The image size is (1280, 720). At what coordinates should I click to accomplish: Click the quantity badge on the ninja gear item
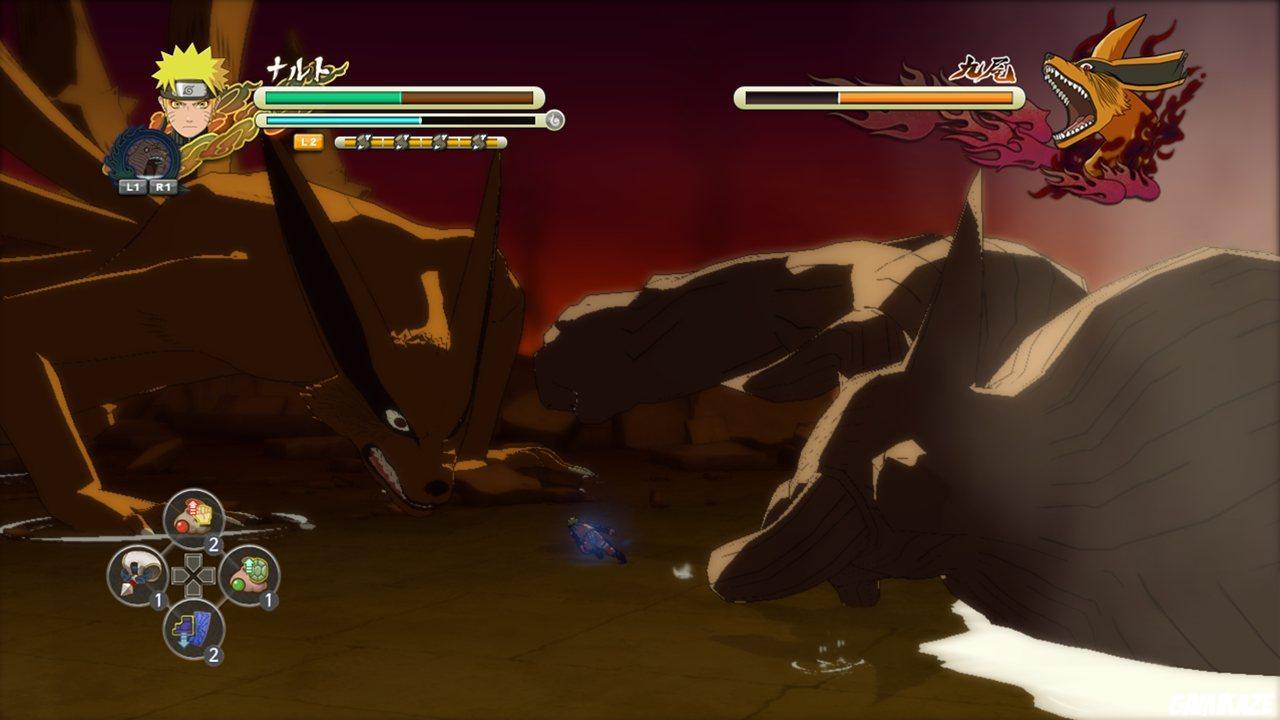214,653
